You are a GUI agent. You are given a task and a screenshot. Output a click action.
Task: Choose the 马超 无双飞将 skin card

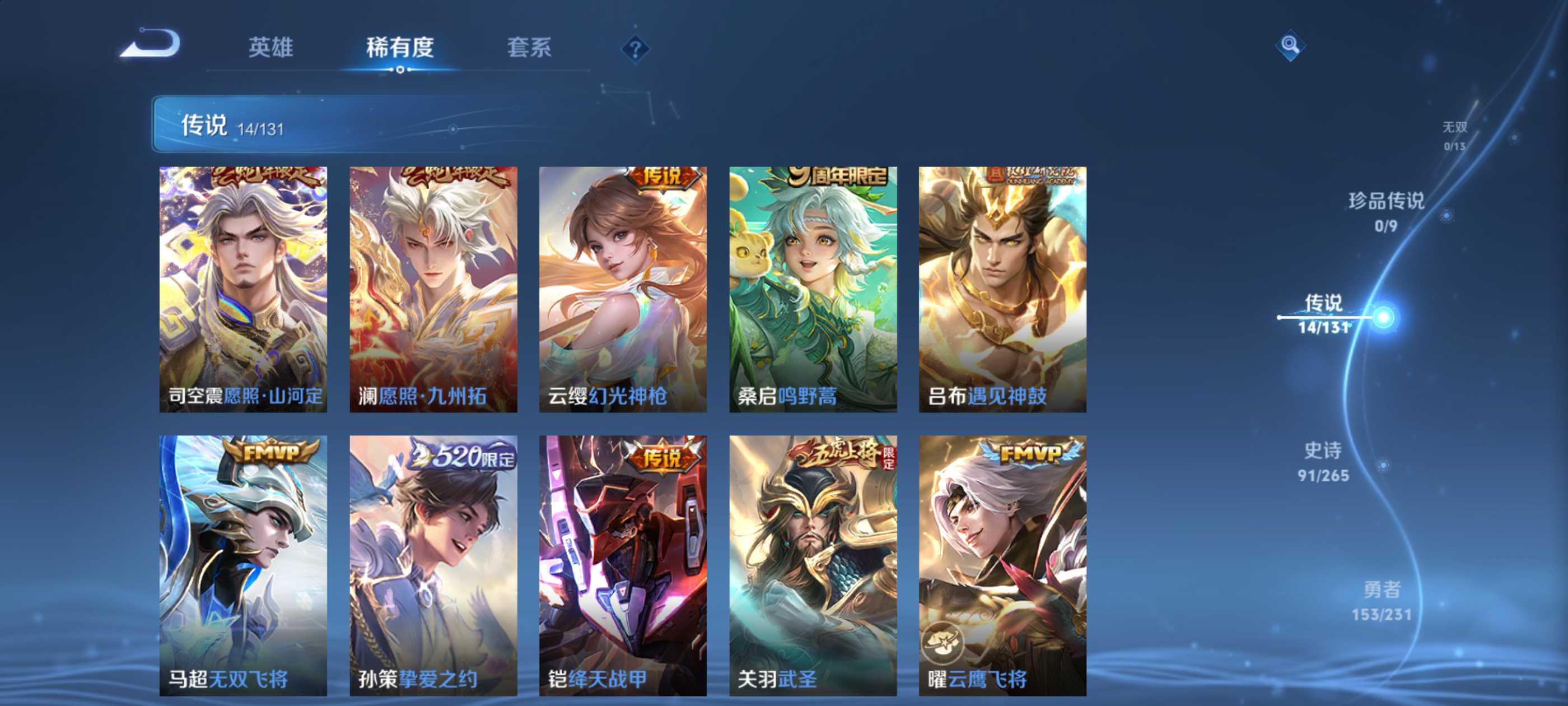243,565
